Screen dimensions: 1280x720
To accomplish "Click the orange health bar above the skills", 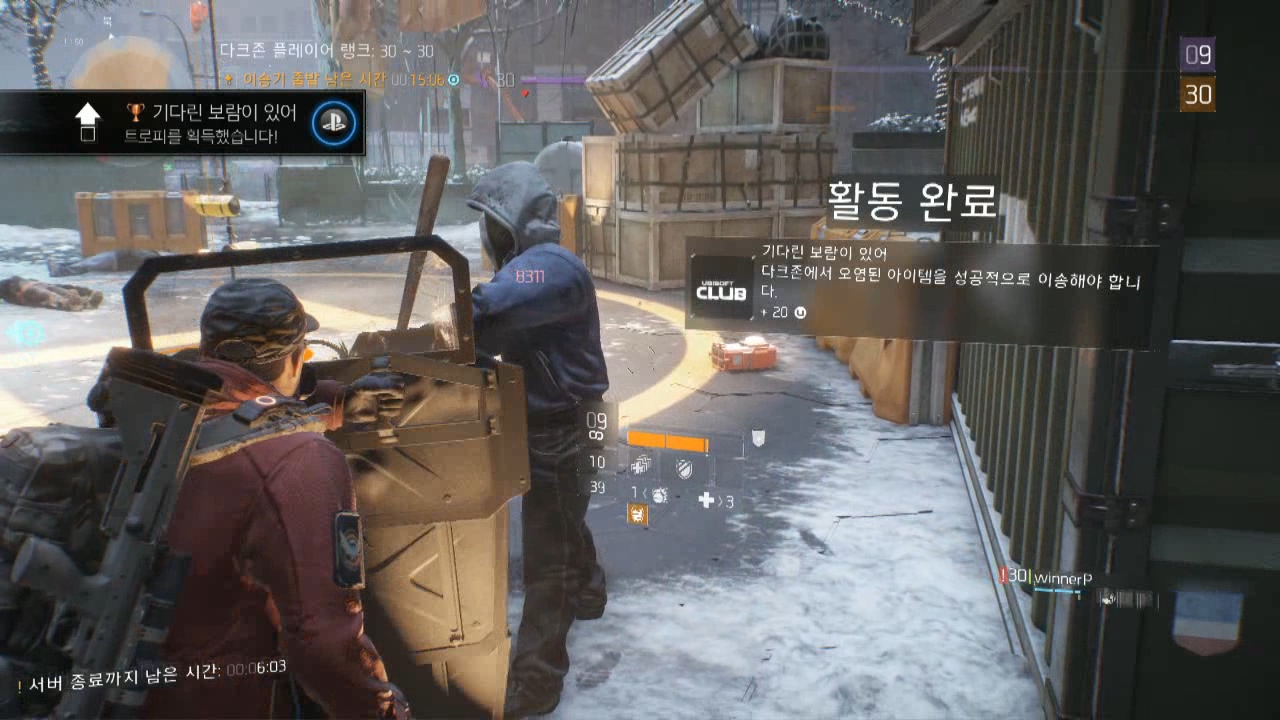I will [665, 441].
